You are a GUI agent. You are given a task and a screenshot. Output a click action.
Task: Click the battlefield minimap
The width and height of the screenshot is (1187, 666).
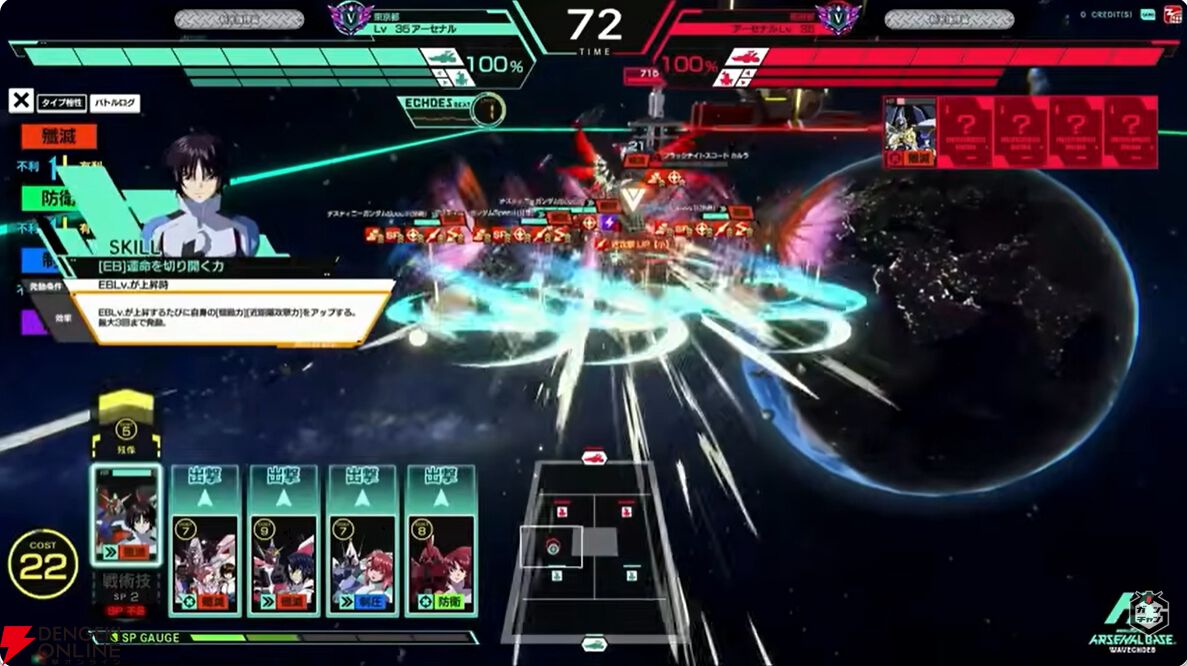click(594, 546)
